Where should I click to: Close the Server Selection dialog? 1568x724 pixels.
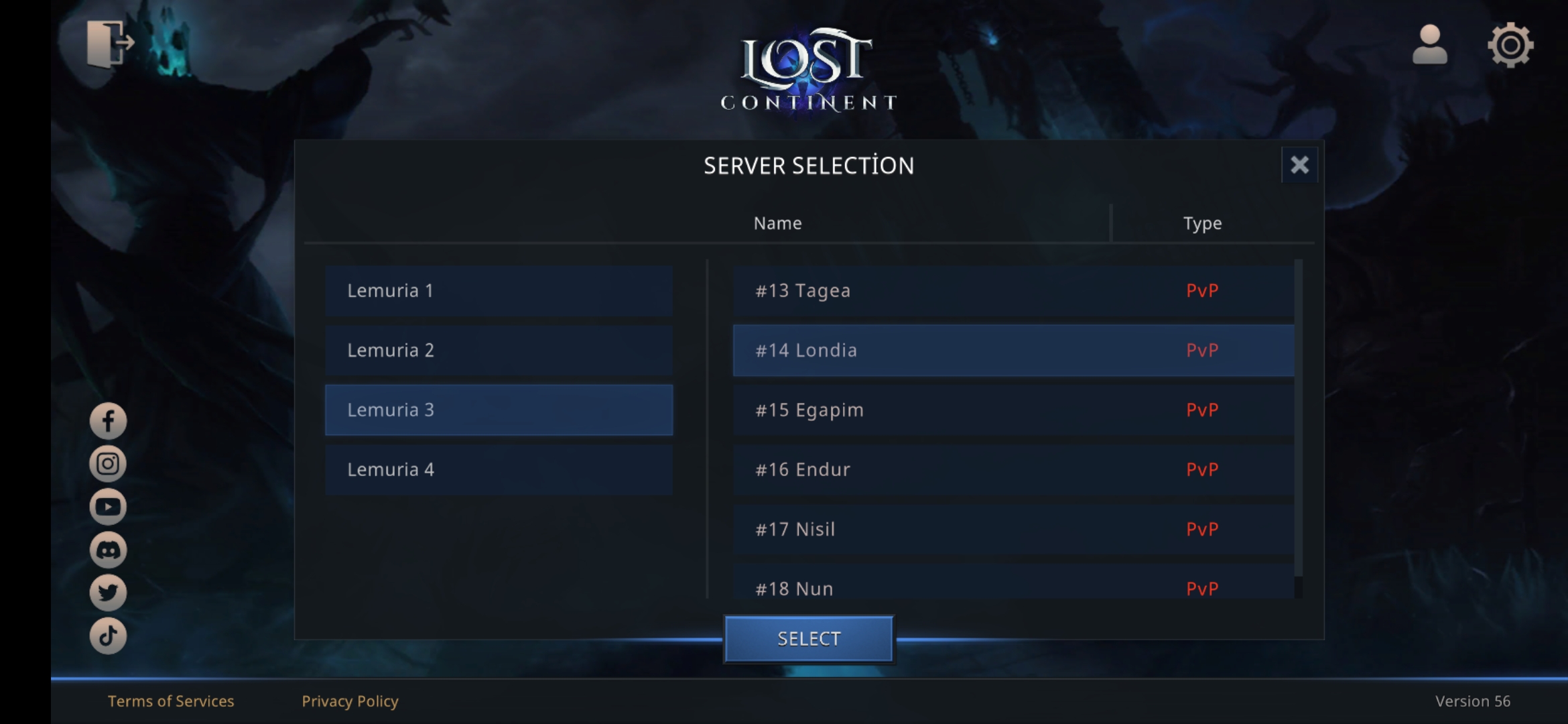point(1299,165)
